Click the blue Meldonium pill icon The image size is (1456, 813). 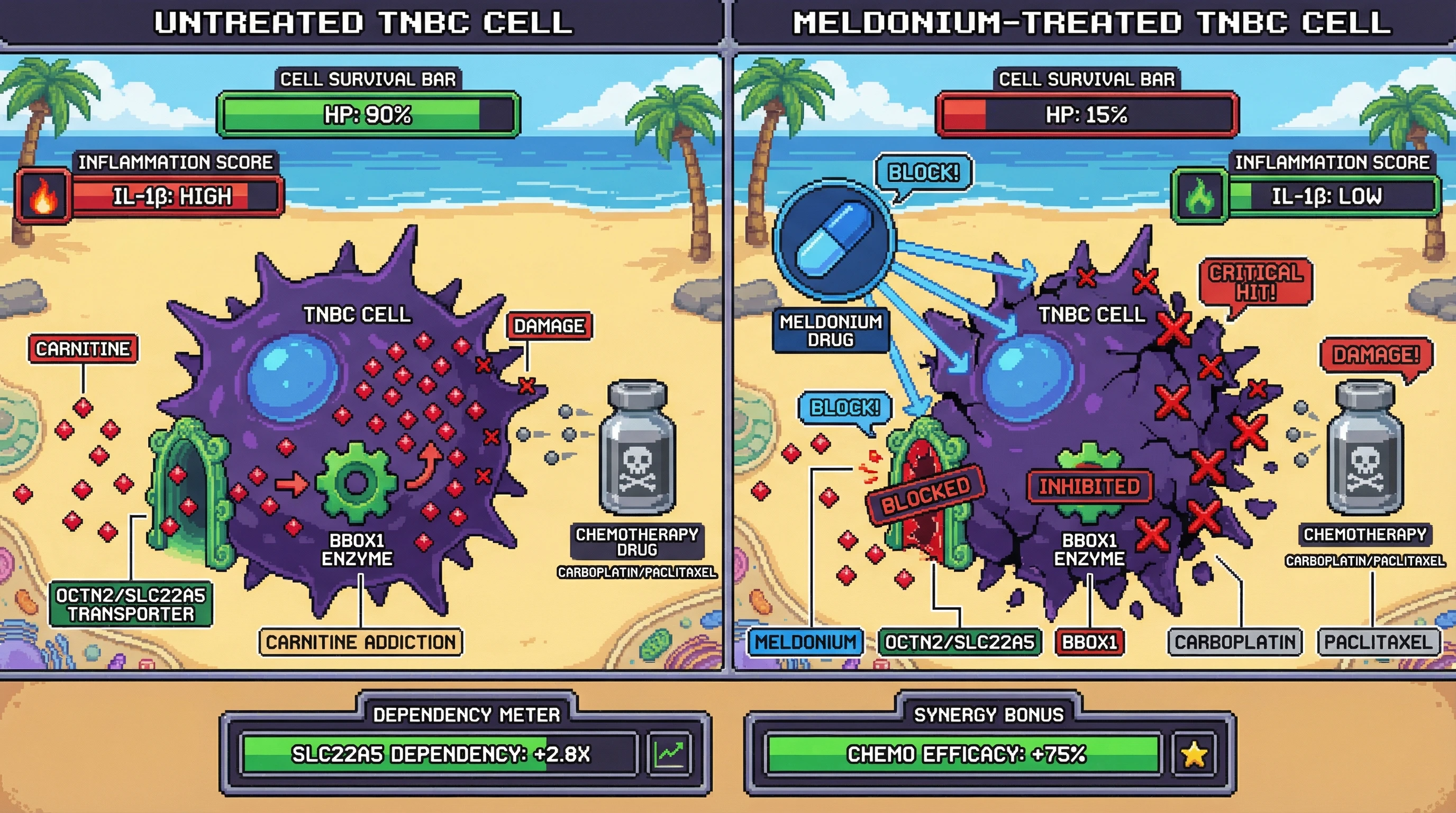point(834,240)
